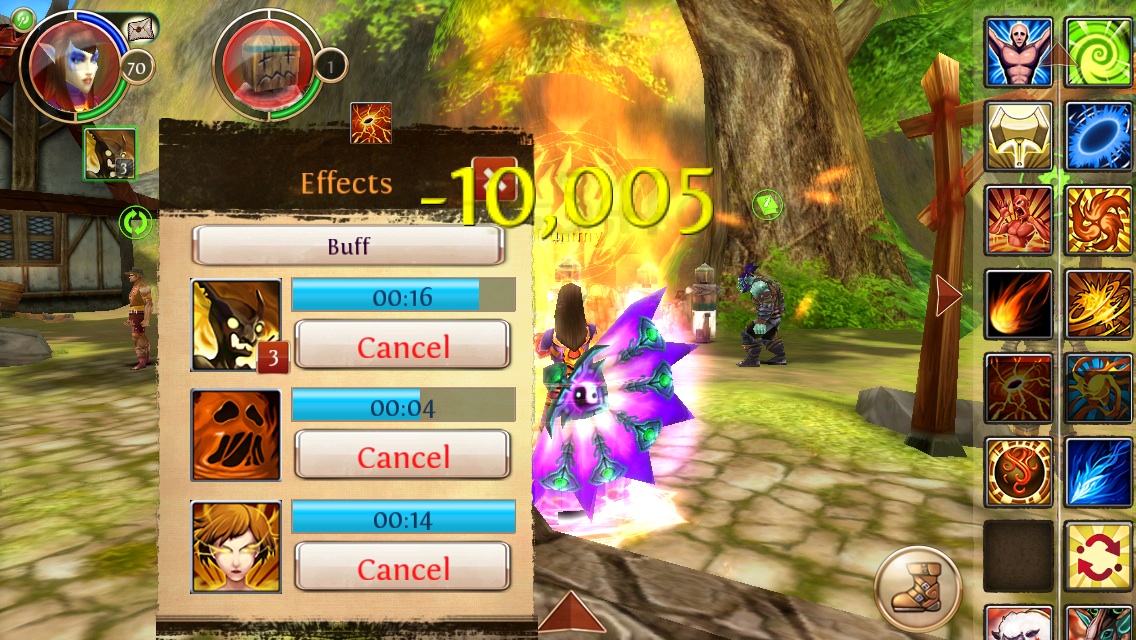Click the red swap arrows skill button

click(x=1098, y=556)
